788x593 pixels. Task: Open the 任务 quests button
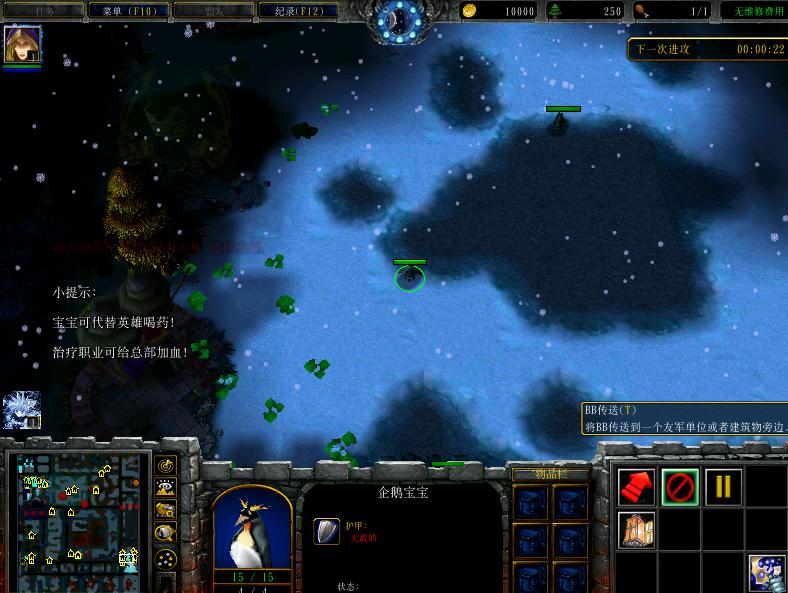44,11
